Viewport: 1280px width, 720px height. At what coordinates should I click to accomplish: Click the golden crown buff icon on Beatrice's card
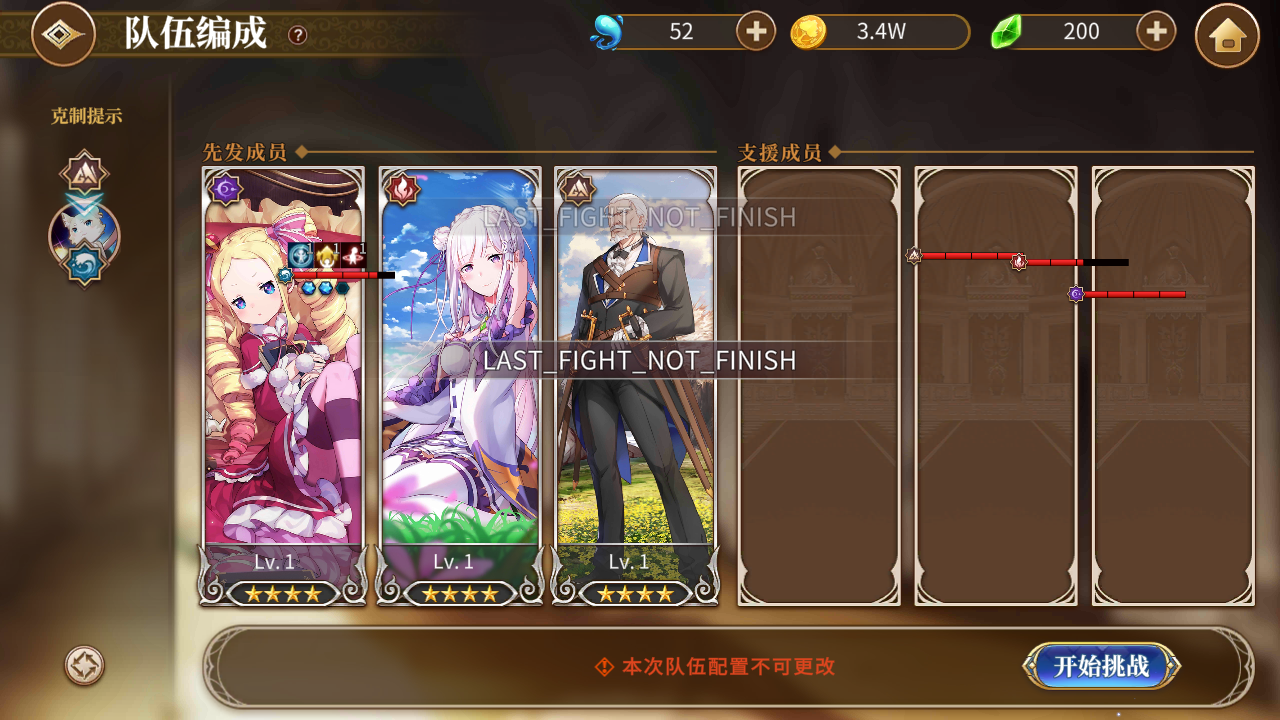(x=326, y=255)
